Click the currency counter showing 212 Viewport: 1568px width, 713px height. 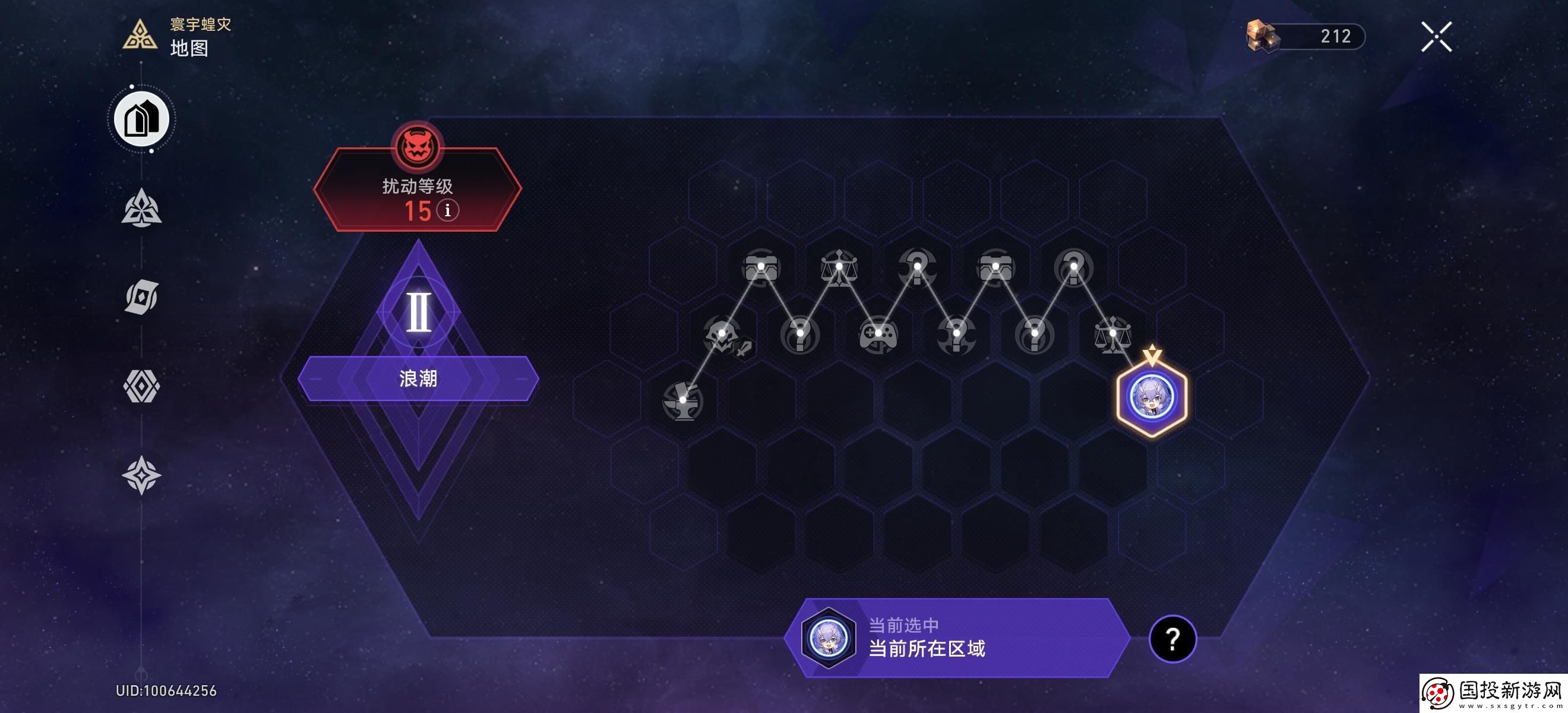click(1303, 35)
